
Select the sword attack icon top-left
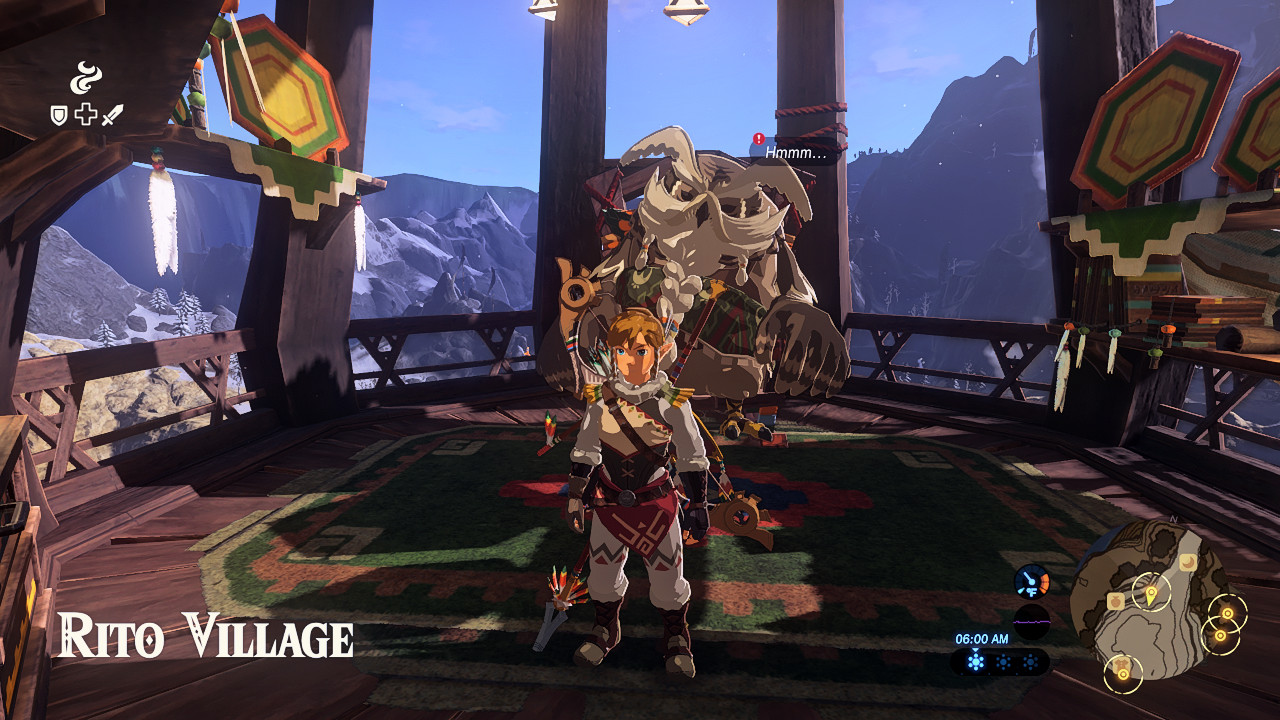click(x=112, y=112)
